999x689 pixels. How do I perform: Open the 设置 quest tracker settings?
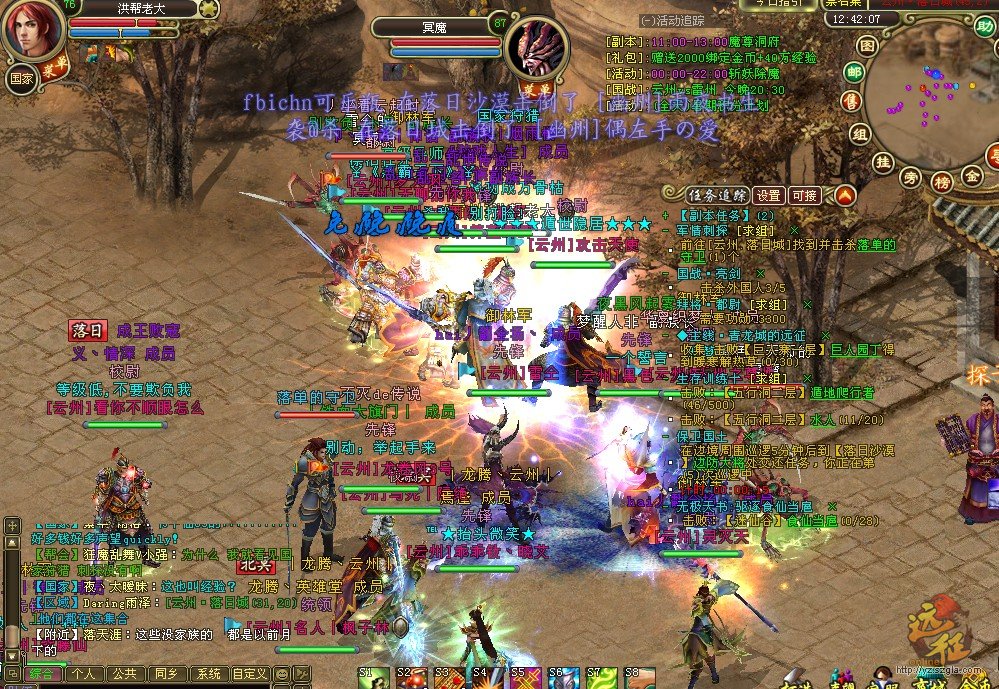pos(768,195)
